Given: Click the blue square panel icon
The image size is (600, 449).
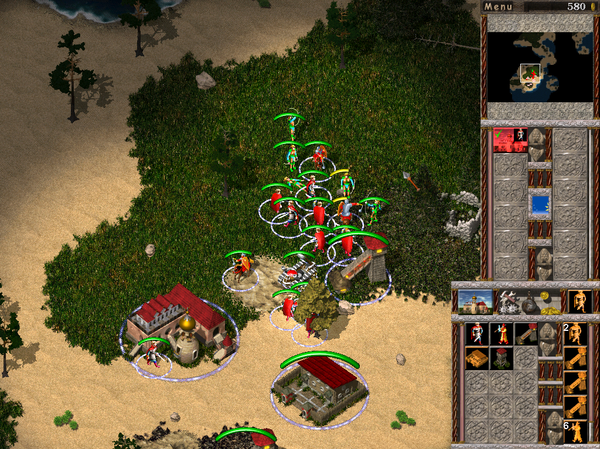Looking at the screenshot, I should point(540,204).
